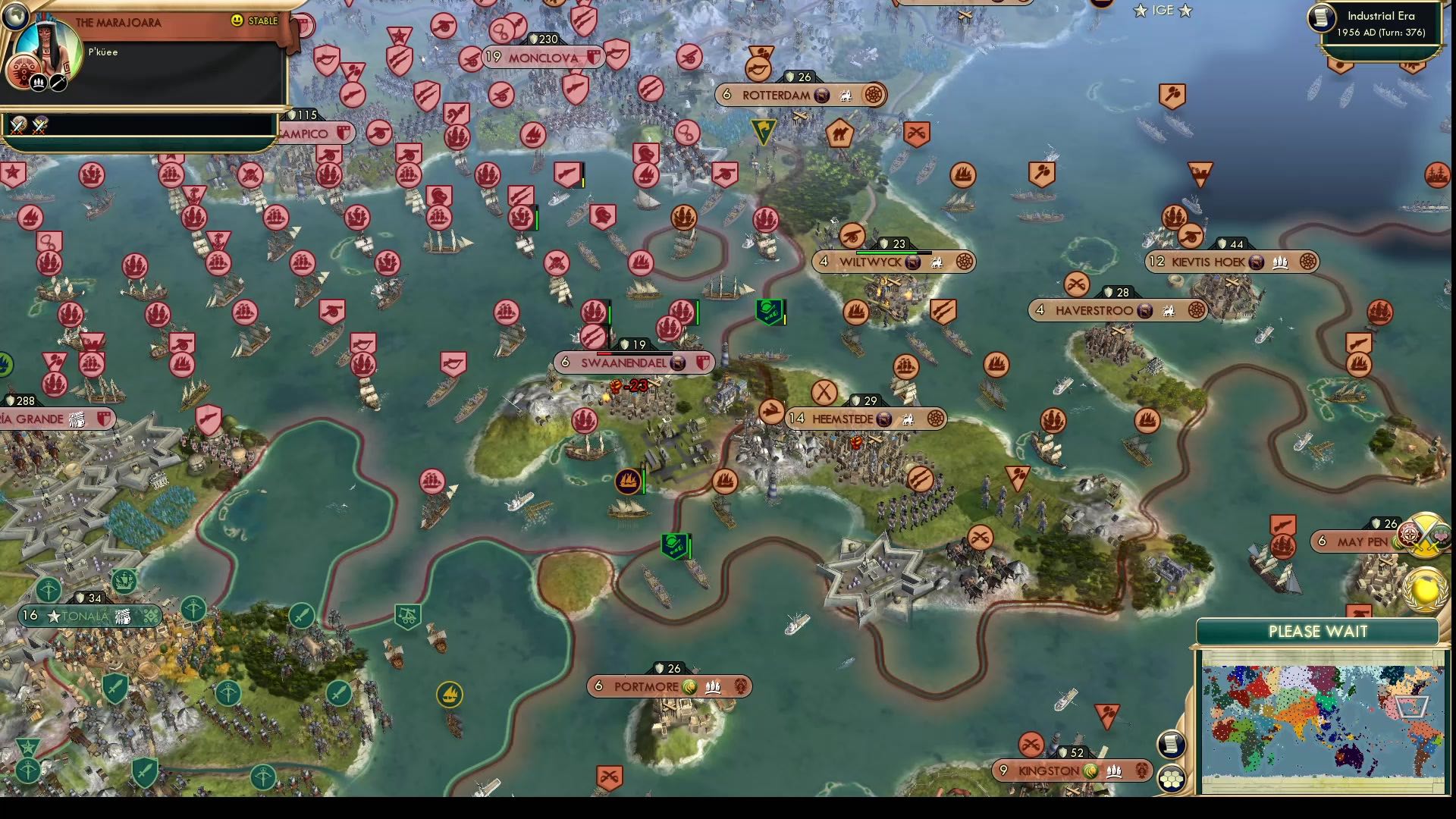Click the smiley STABLE happiness icon

click(237, 22)
